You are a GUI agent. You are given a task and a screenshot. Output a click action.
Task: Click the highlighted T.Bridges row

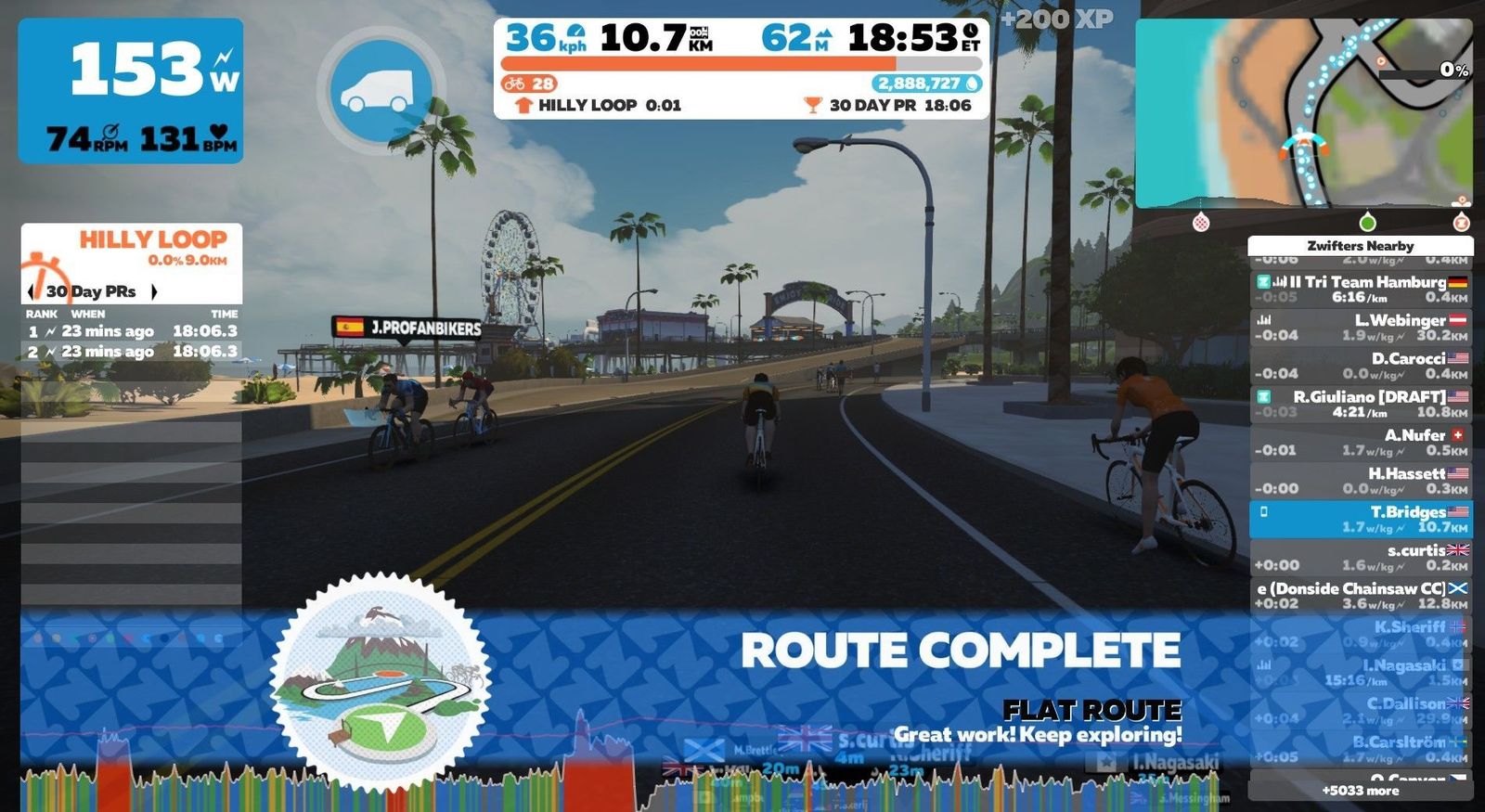point(1361,519)
